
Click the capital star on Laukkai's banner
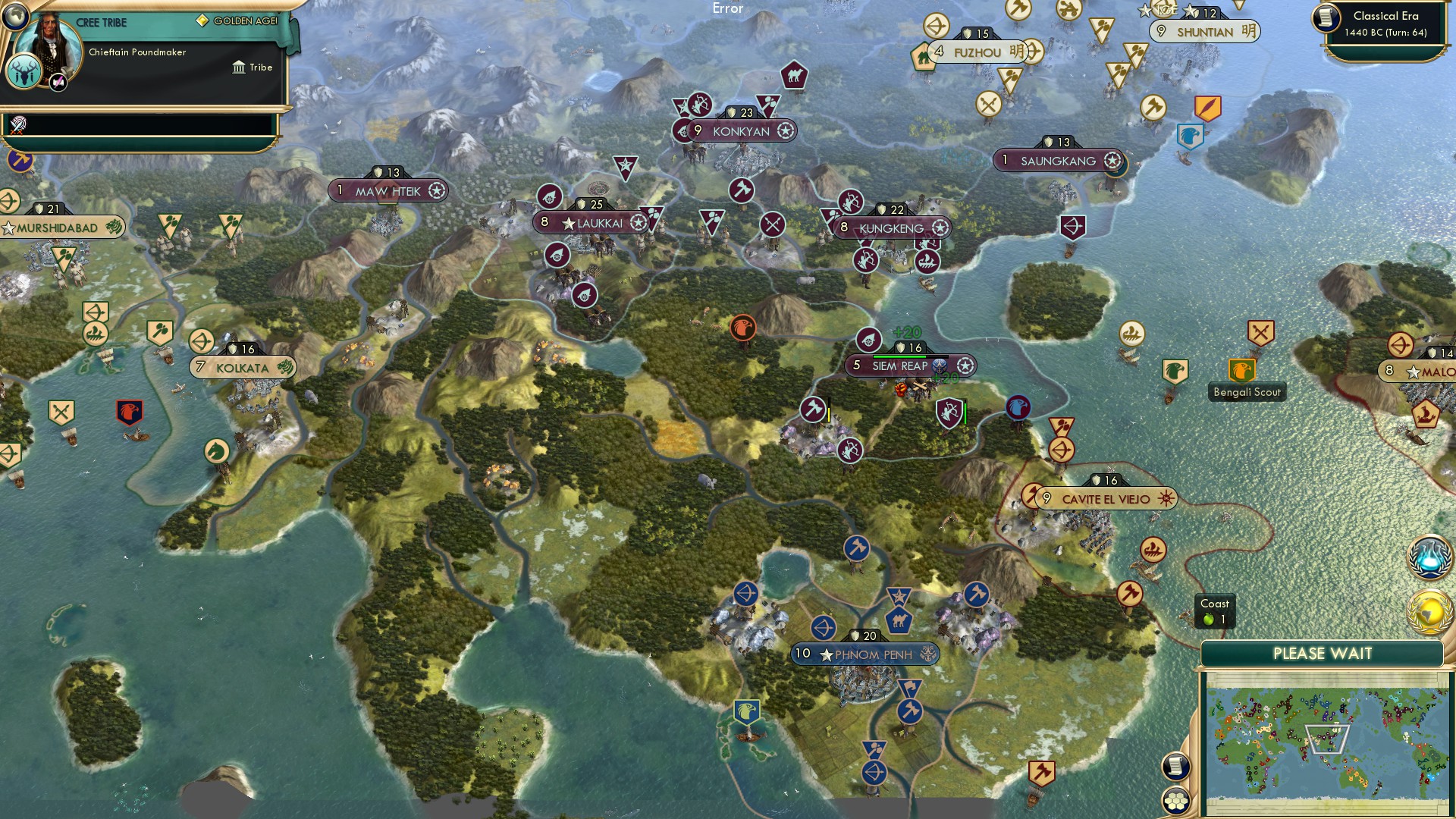[x=568, y=223]
